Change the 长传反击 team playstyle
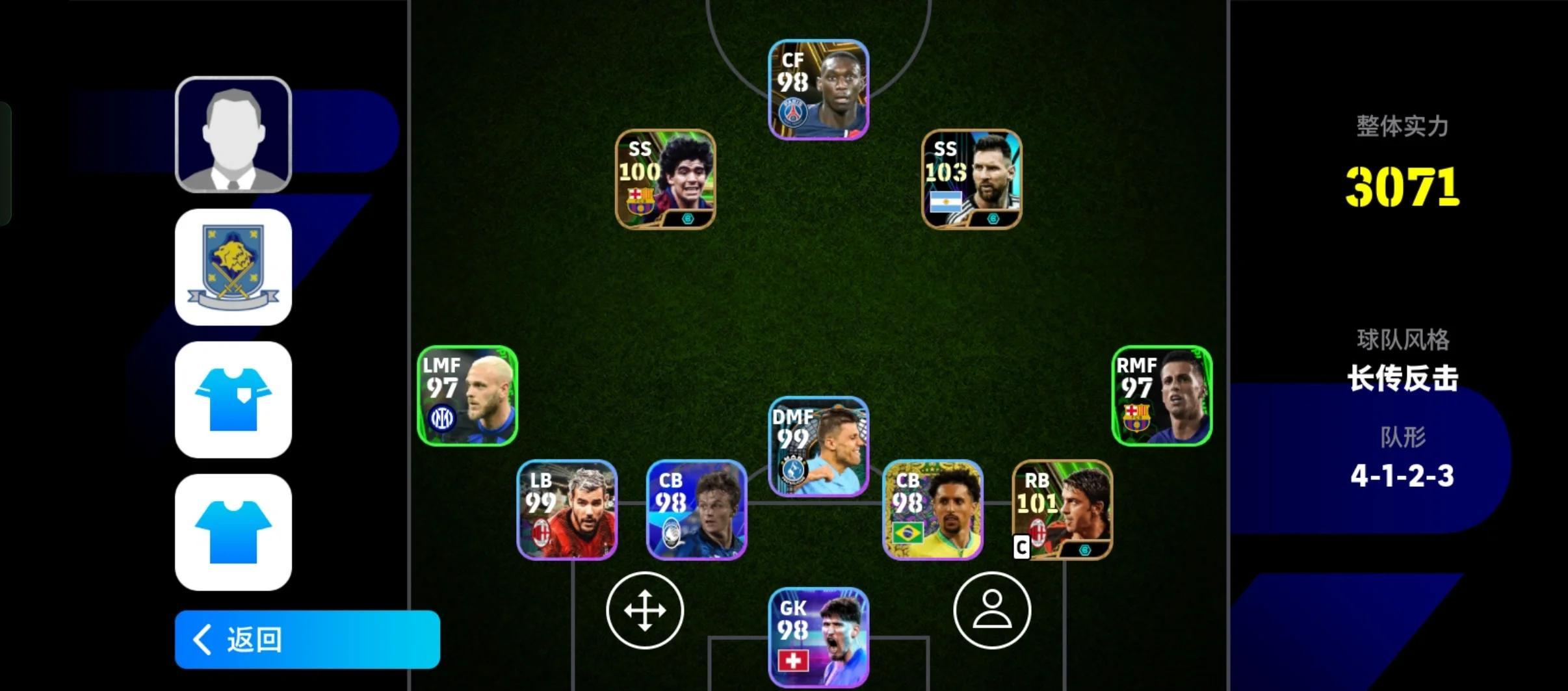Screen dimensions: 1568x691 (1402, 378)
